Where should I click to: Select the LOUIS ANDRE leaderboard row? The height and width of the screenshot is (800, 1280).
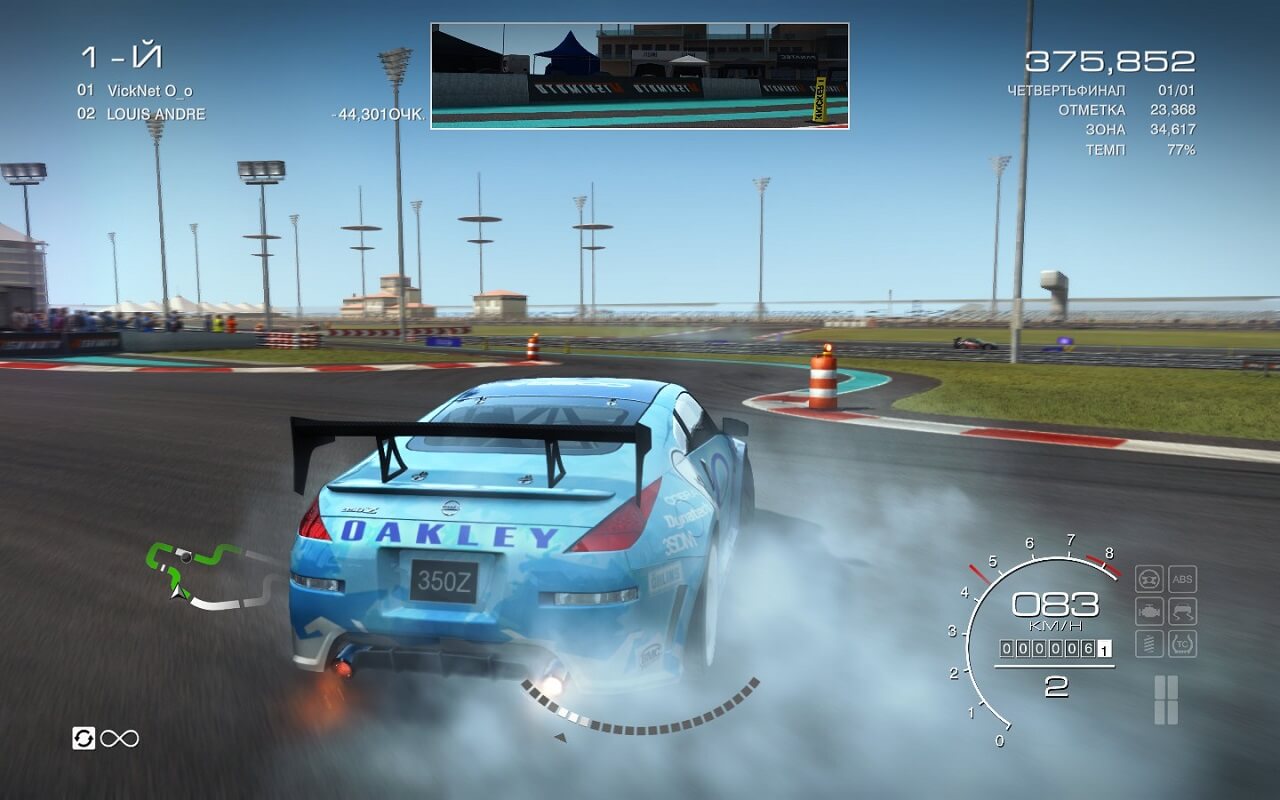pyautogui.click(x=141, y=114)
